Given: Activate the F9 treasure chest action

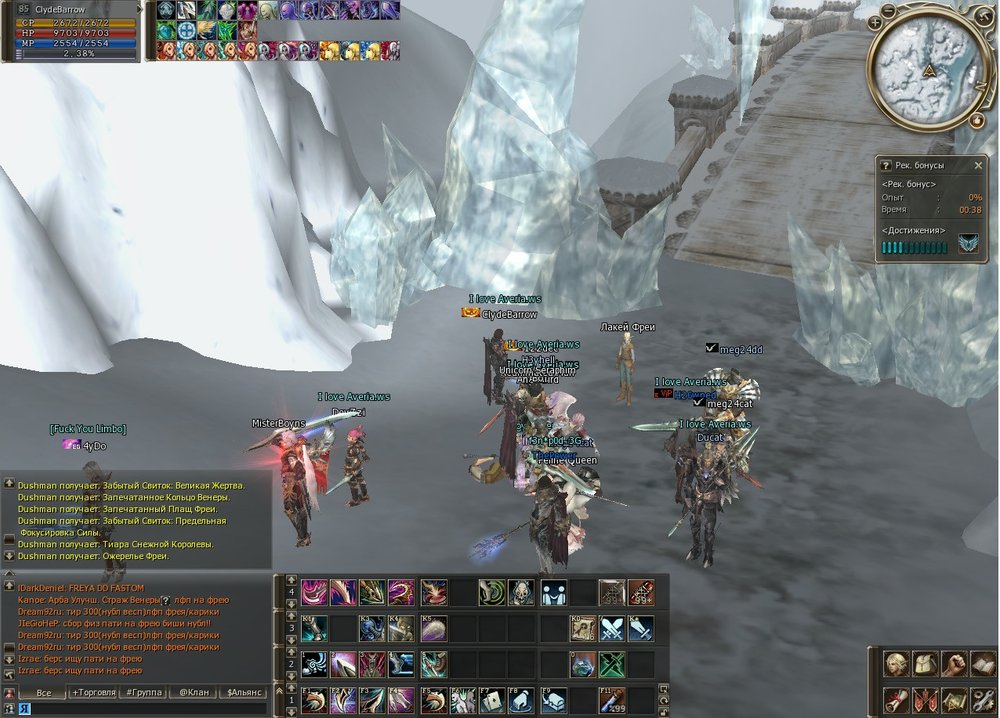Looking at the screenshot, I should [553, 699].
